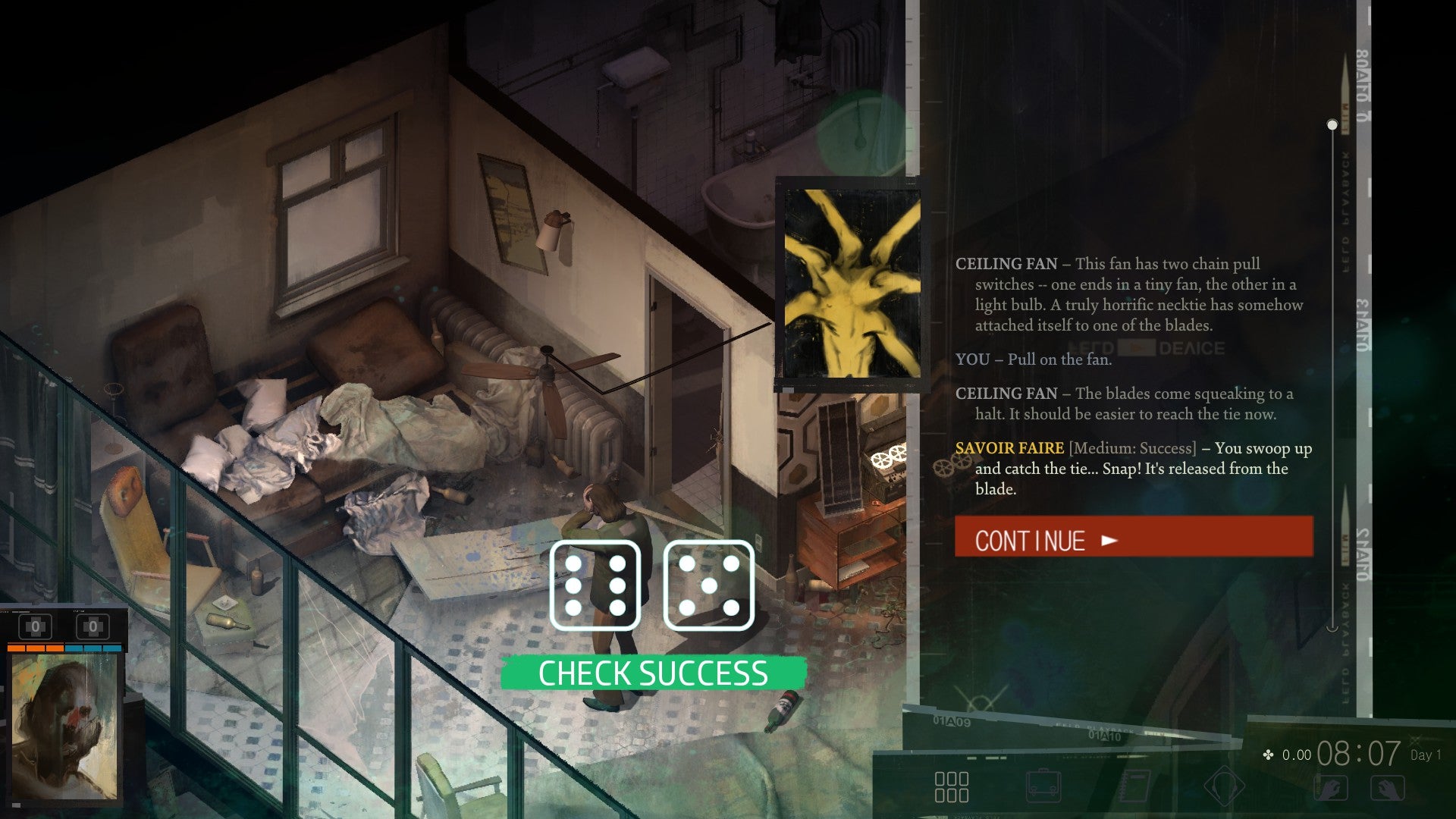The image size is (1456, 819).
Task: Click the clock displaying 08:07 Day 1
Action: click(1357, 753)
